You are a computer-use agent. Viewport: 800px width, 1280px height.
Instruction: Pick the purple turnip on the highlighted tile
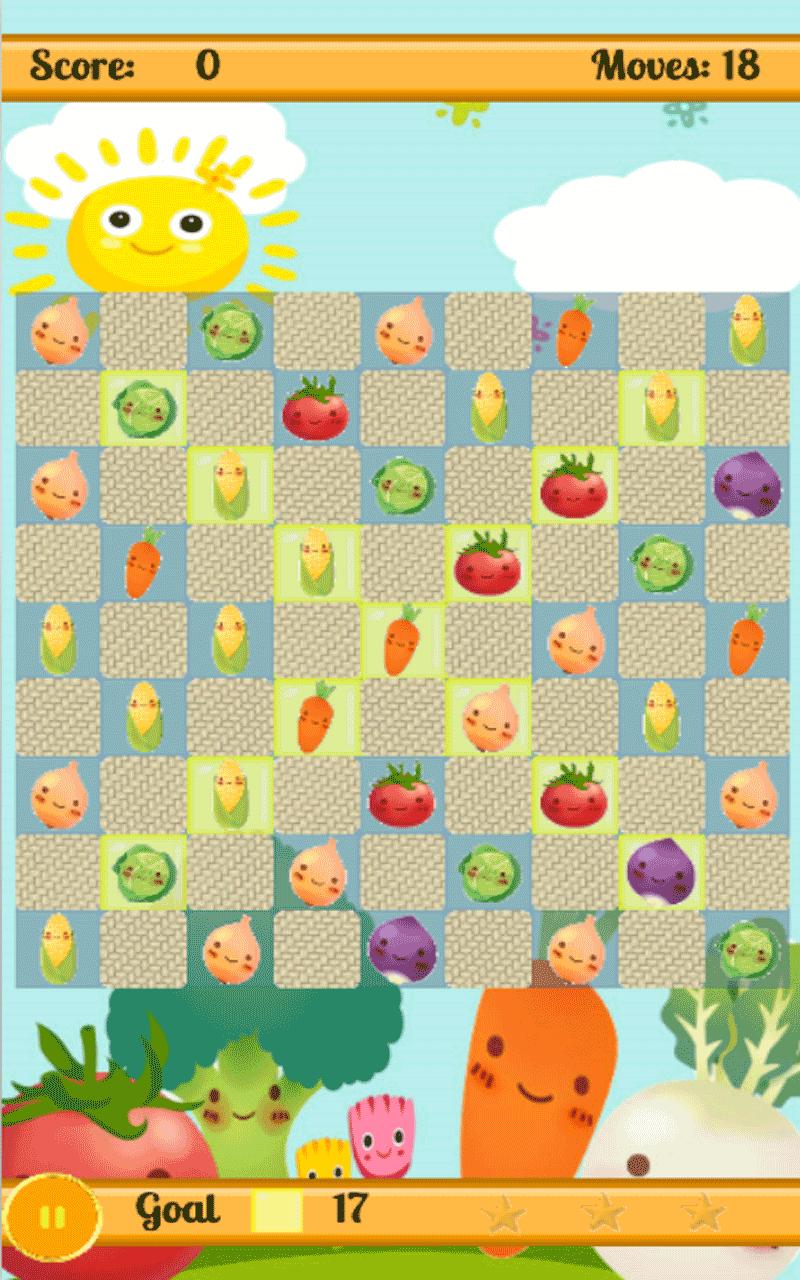[660, 872]
